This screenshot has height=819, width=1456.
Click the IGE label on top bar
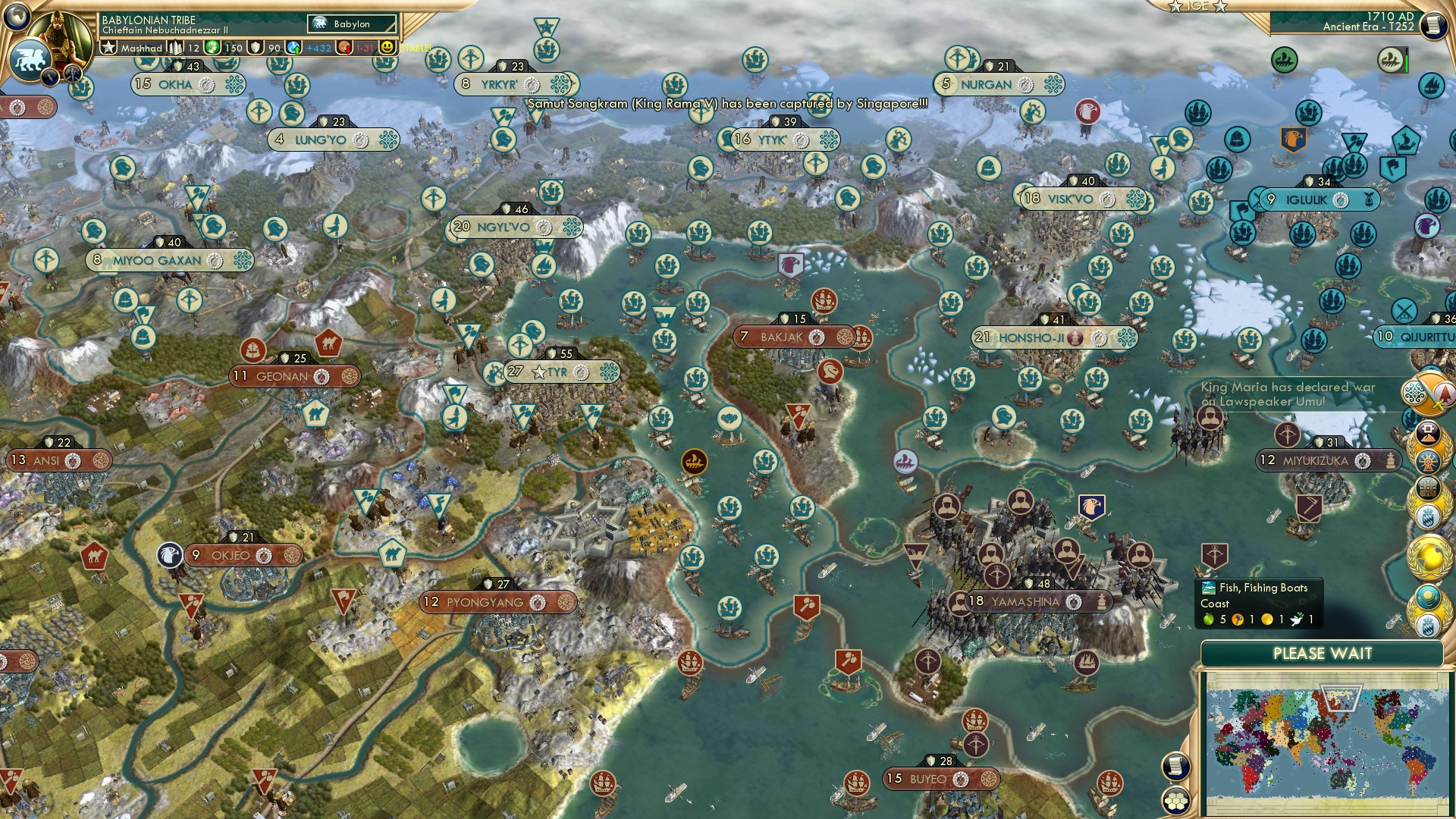pos(1197,6)
